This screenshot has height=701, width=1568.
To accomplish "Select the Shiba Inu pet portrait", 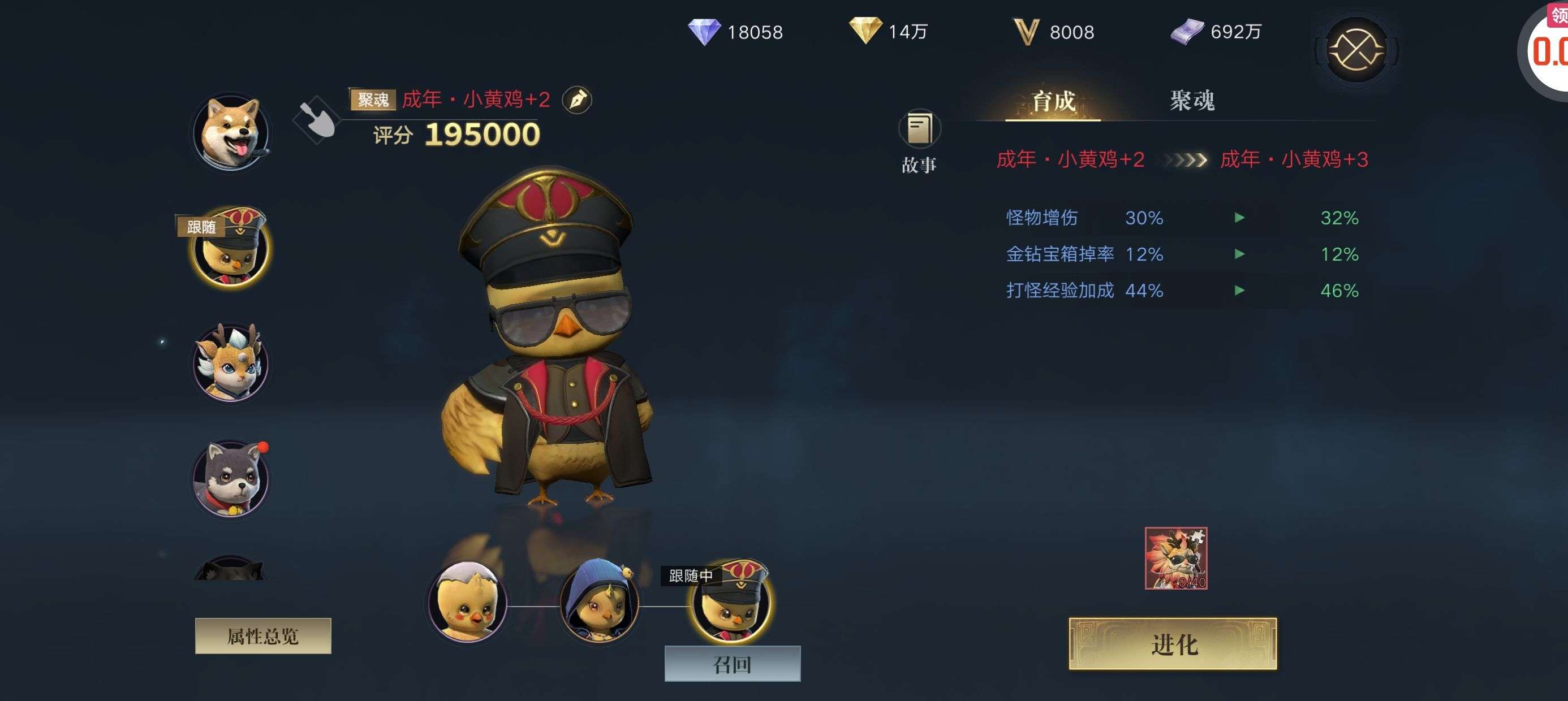I will coord(231,132).
